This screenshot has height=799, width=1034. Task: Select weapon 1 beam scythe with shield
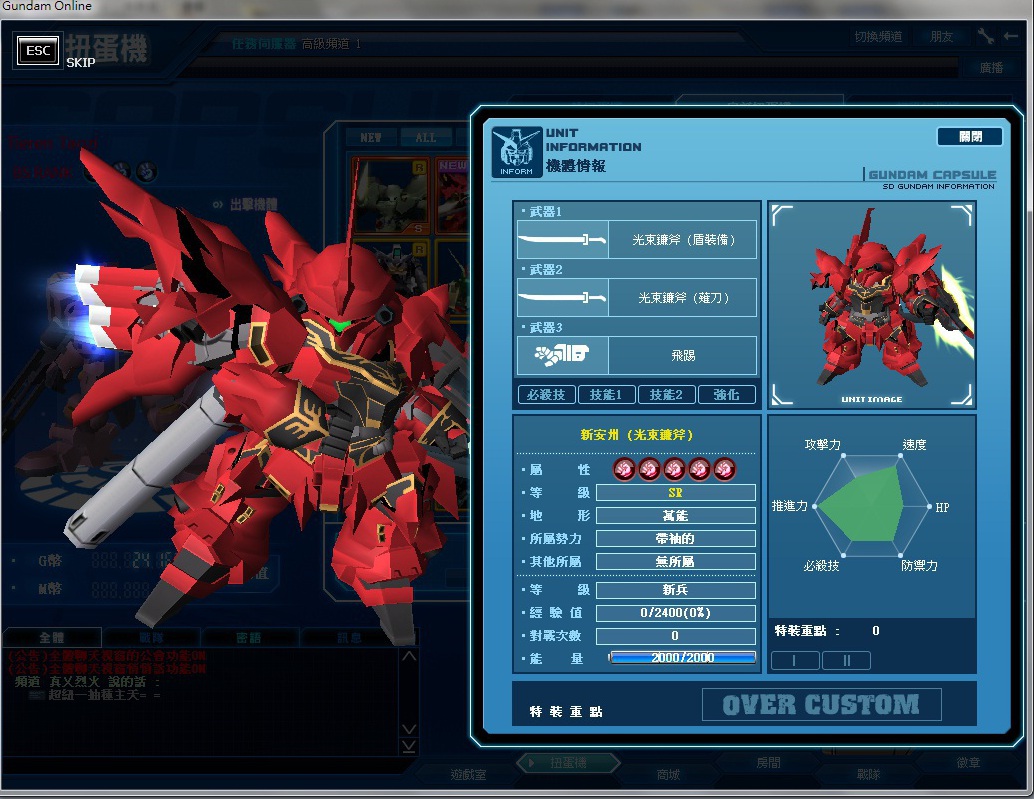click(x=636, y=240)
